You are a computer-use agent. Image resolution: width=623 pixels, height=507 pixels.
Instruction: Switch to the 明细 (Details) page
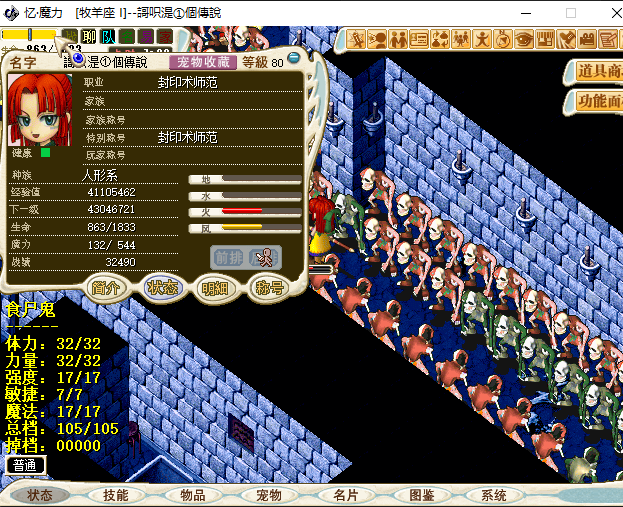(214, 288)
